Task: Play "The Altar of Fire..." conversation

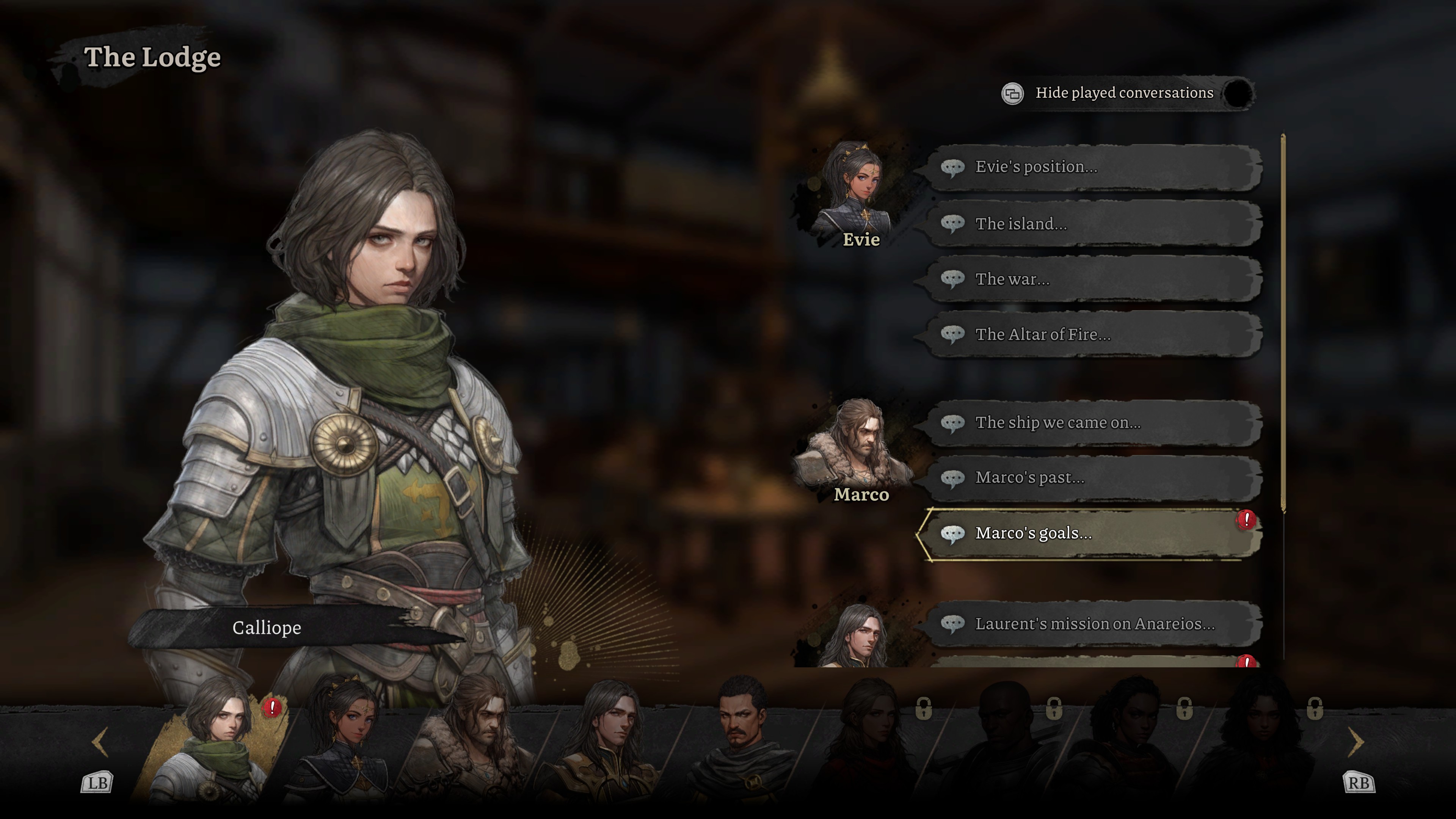Action: pos(1094,334)
